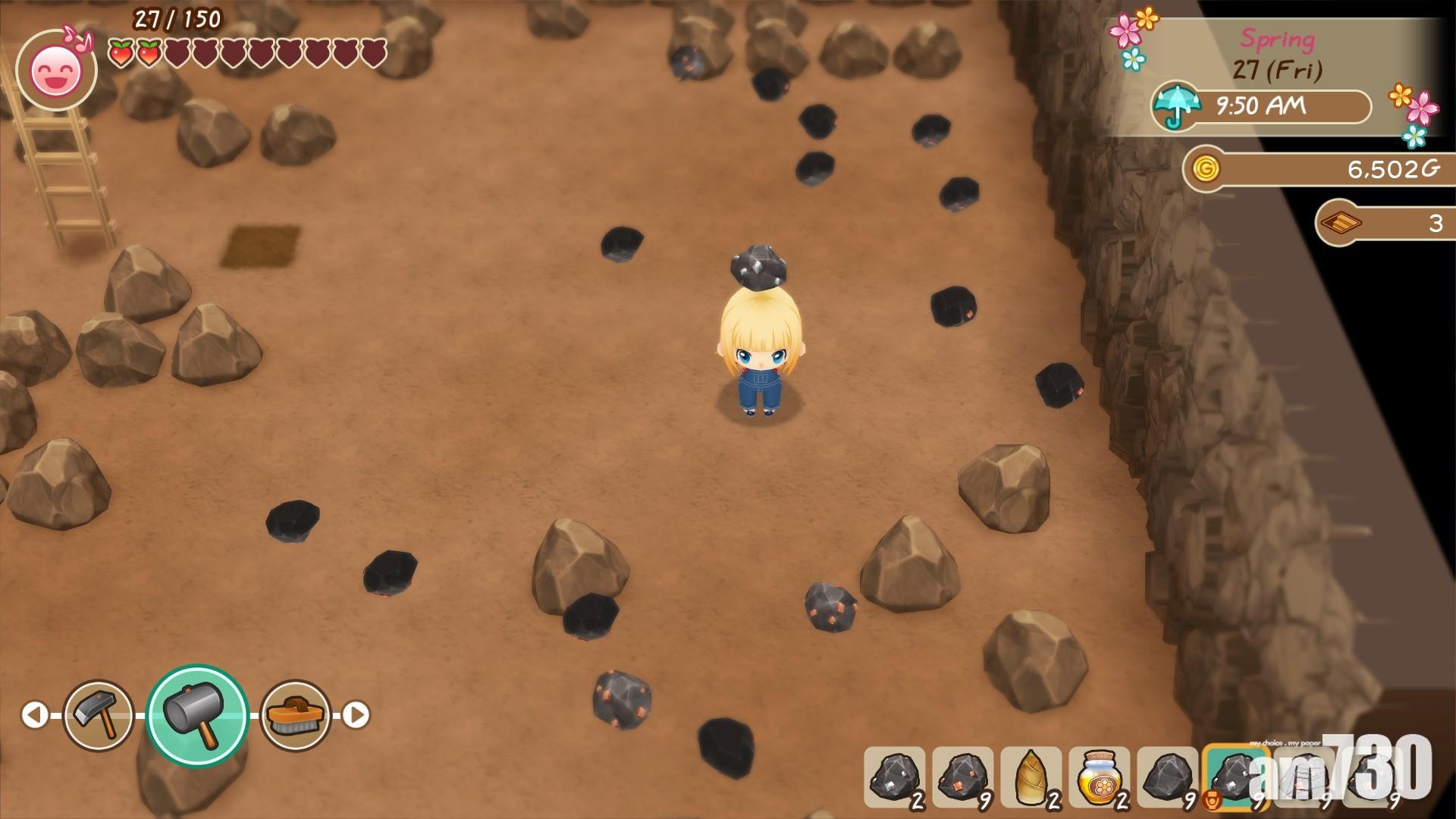Select the silver ore stack of two

[x=895, y=777]
